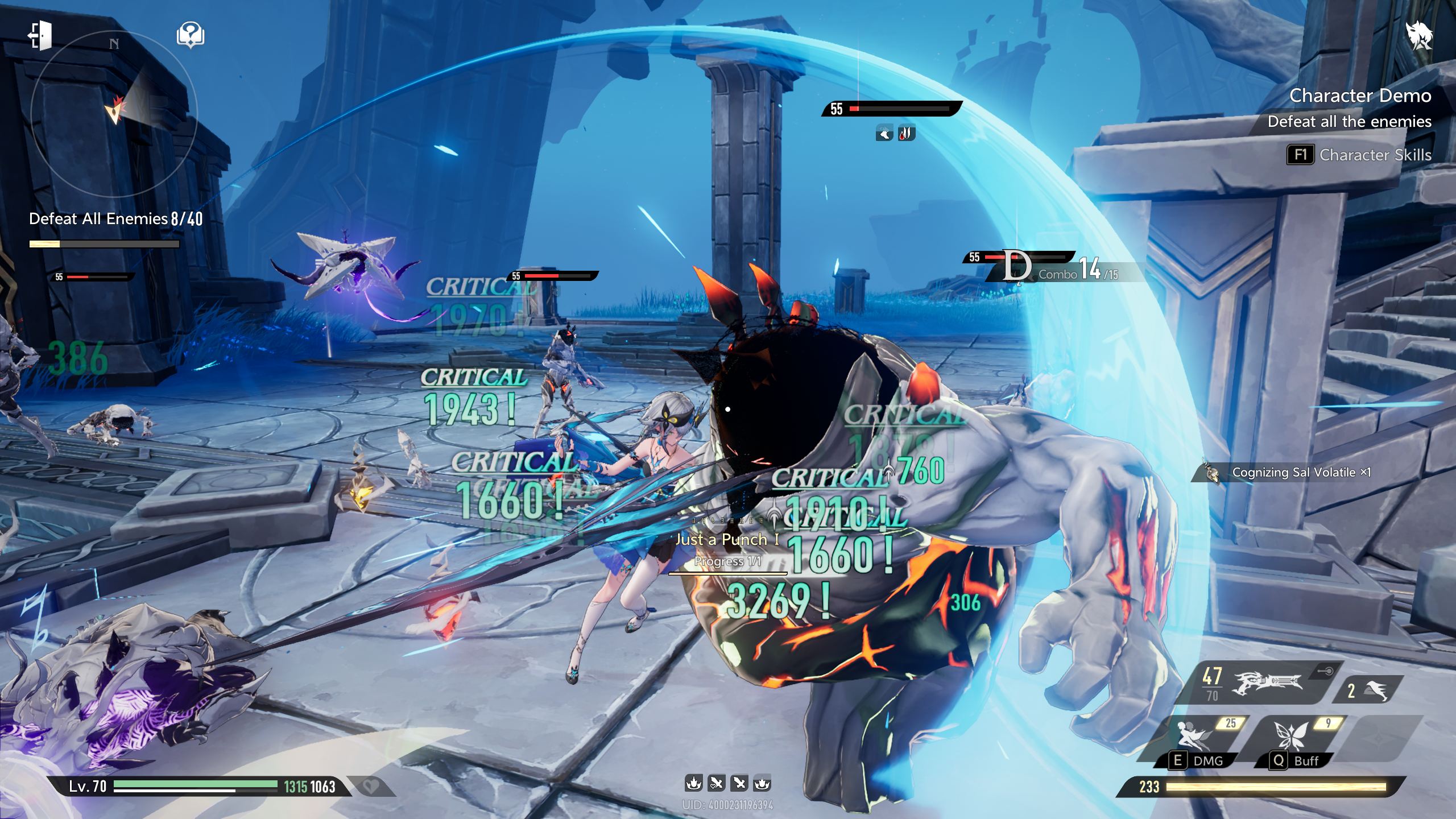Viewport: 1456px width, 819px height.
Task: Click the heart icon beside health bar
Action: 370,787
